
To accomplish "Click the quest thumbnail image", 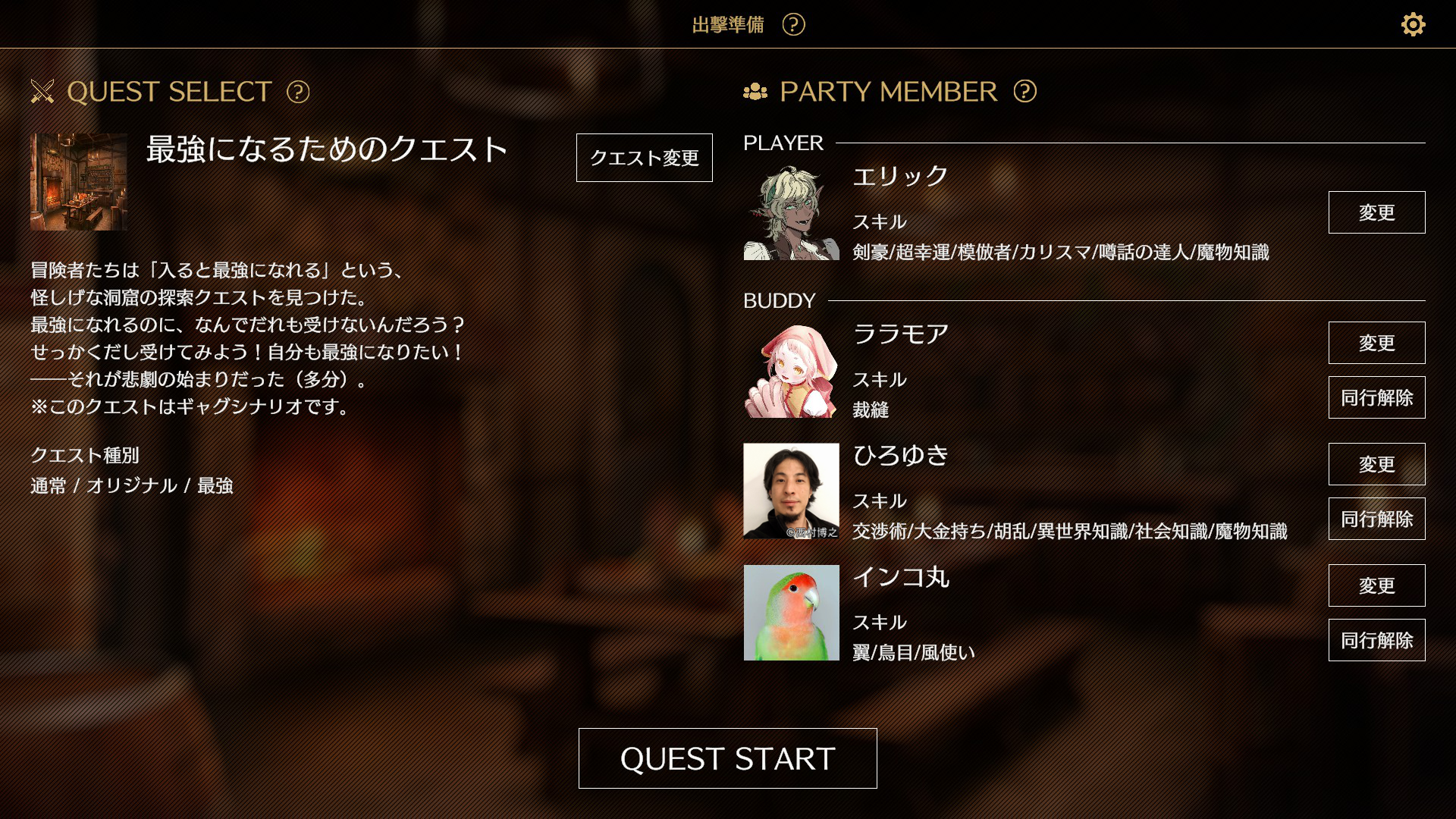I will click(x=77, y=183).
